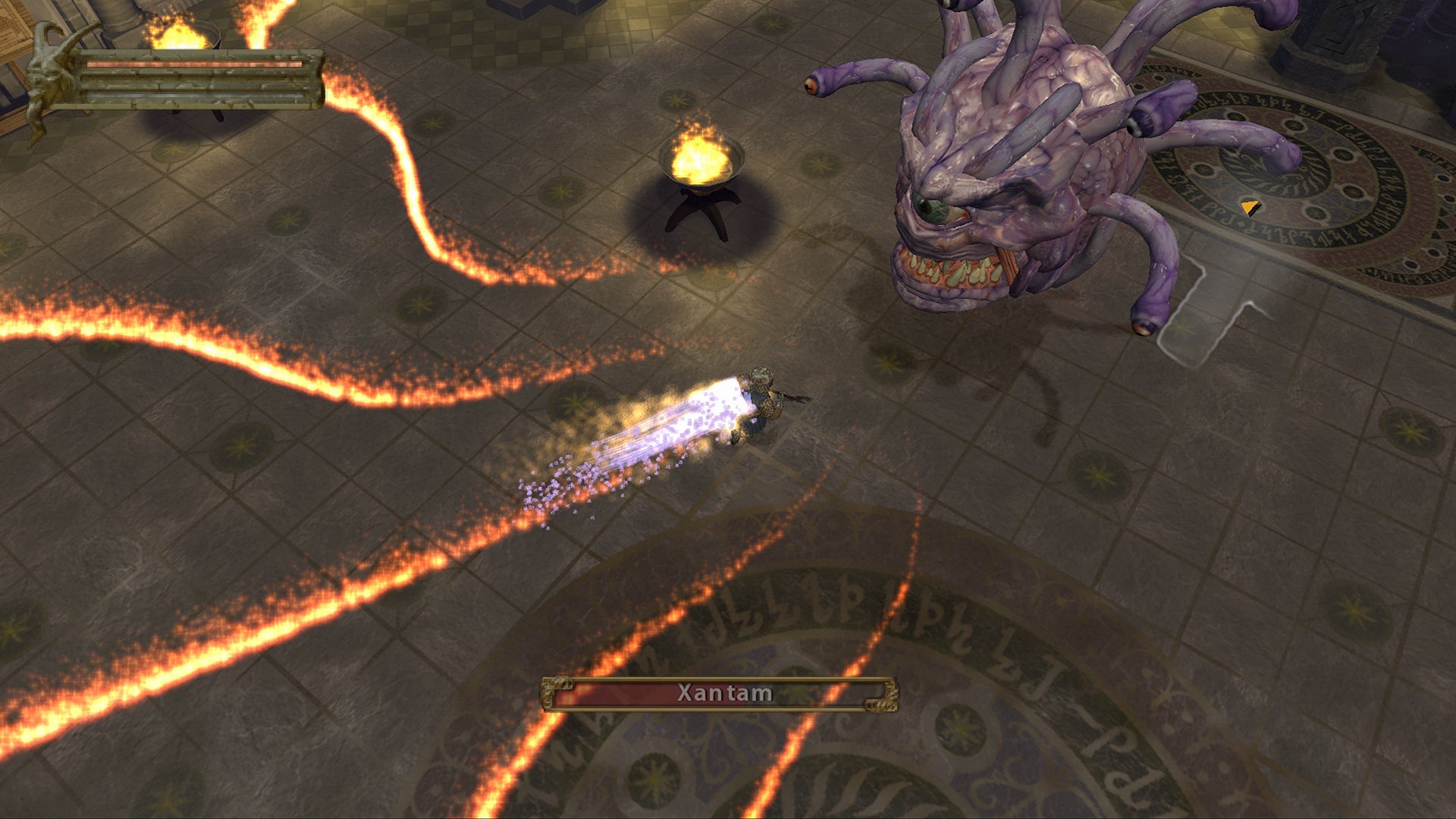Click the red health bar on the HUD

190,64
